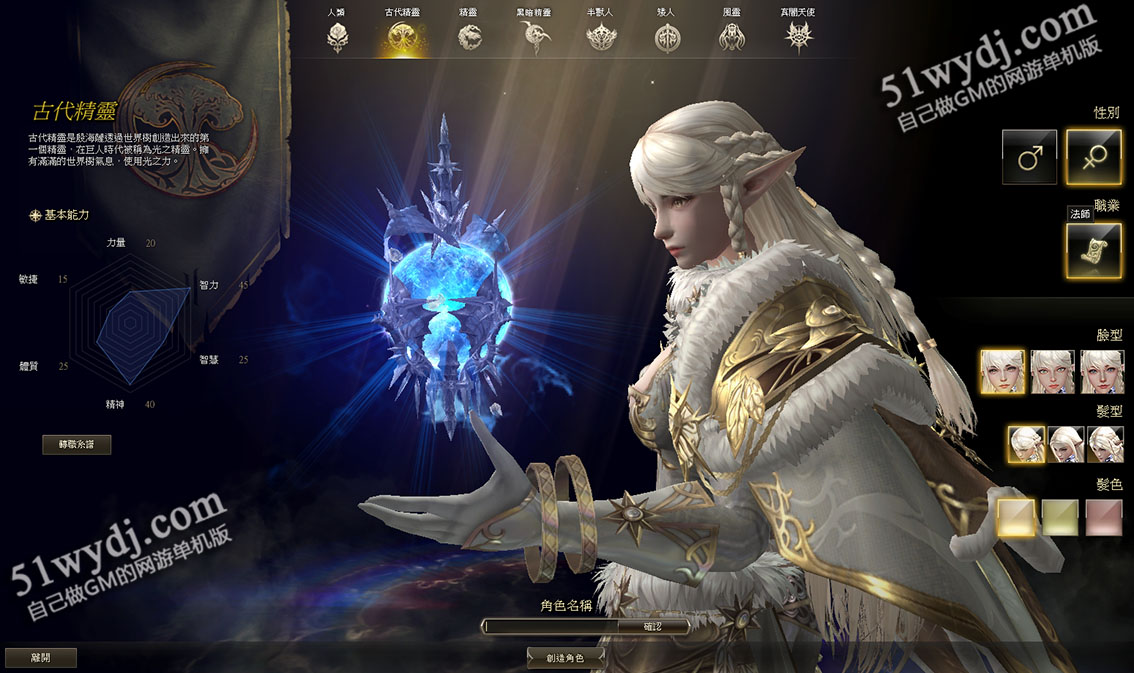Choose the male gender icon
The height and width of the screenshot is (673, 1134).
(1029, 157)
